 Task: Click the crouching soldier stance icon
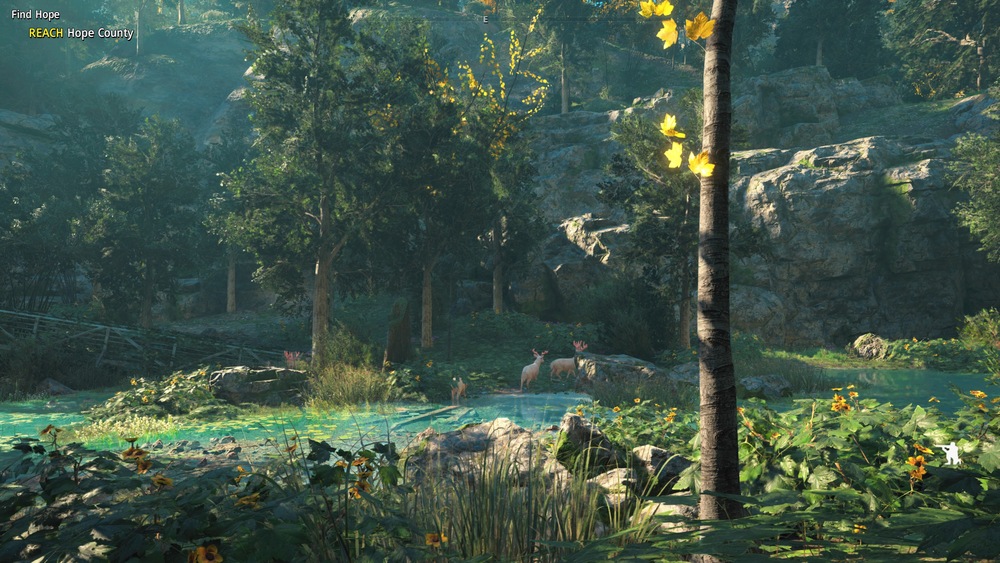948,454
